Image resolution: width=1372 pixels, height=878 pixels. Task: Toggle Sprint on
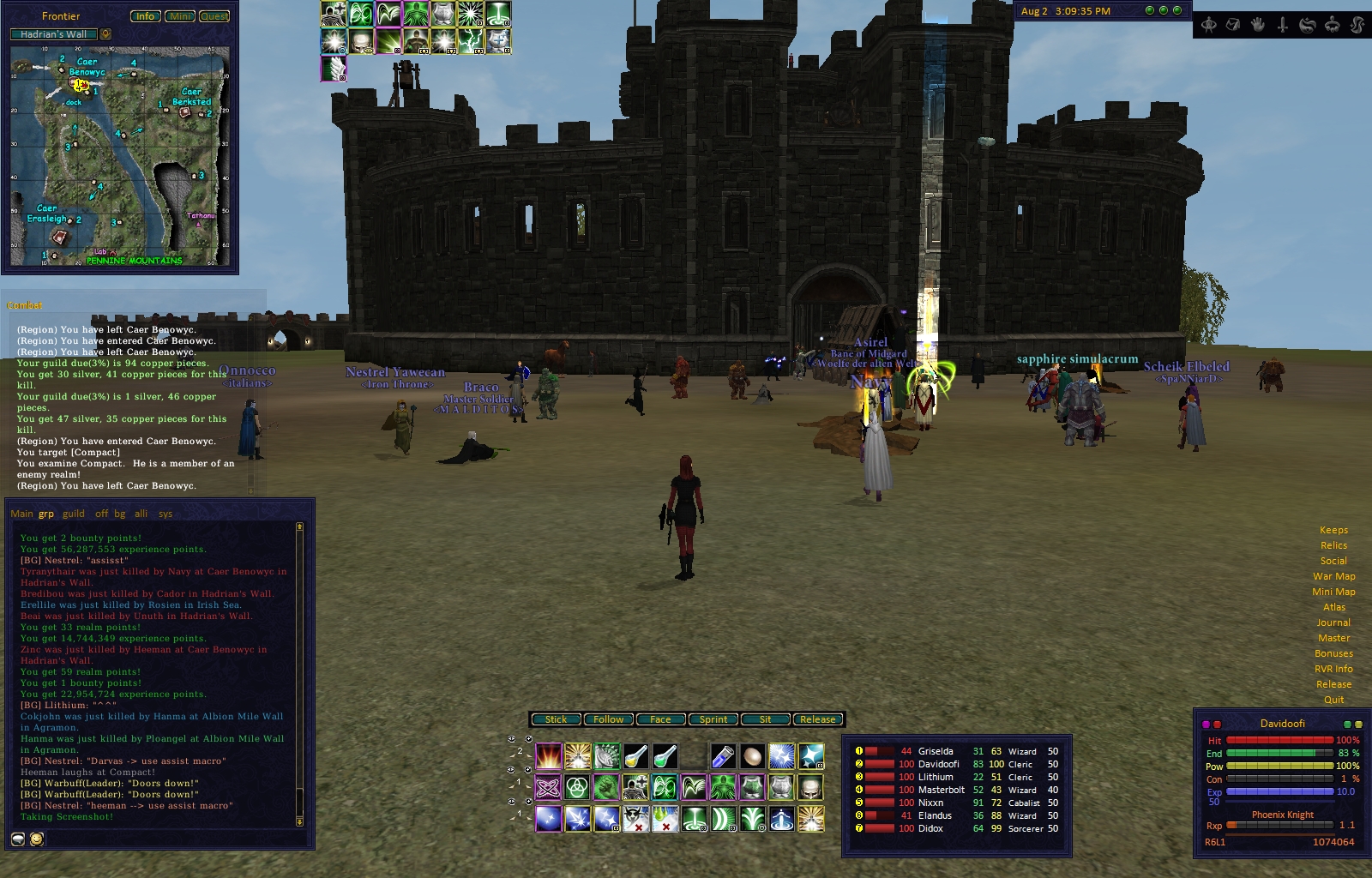(713, 719)
